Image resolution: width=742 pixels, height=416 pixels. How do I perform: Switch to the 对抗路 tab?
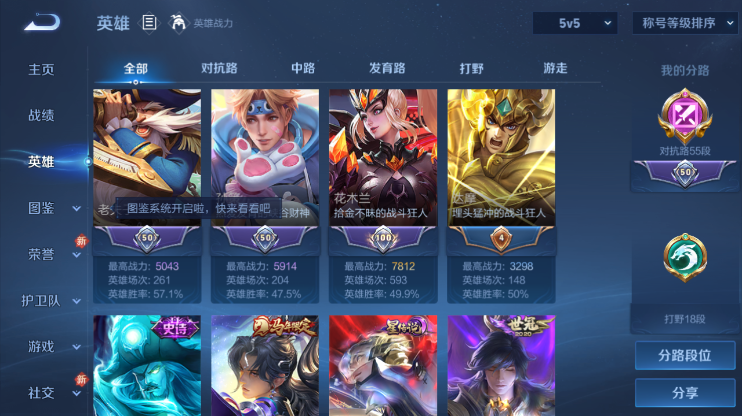(x=219, y=68)
